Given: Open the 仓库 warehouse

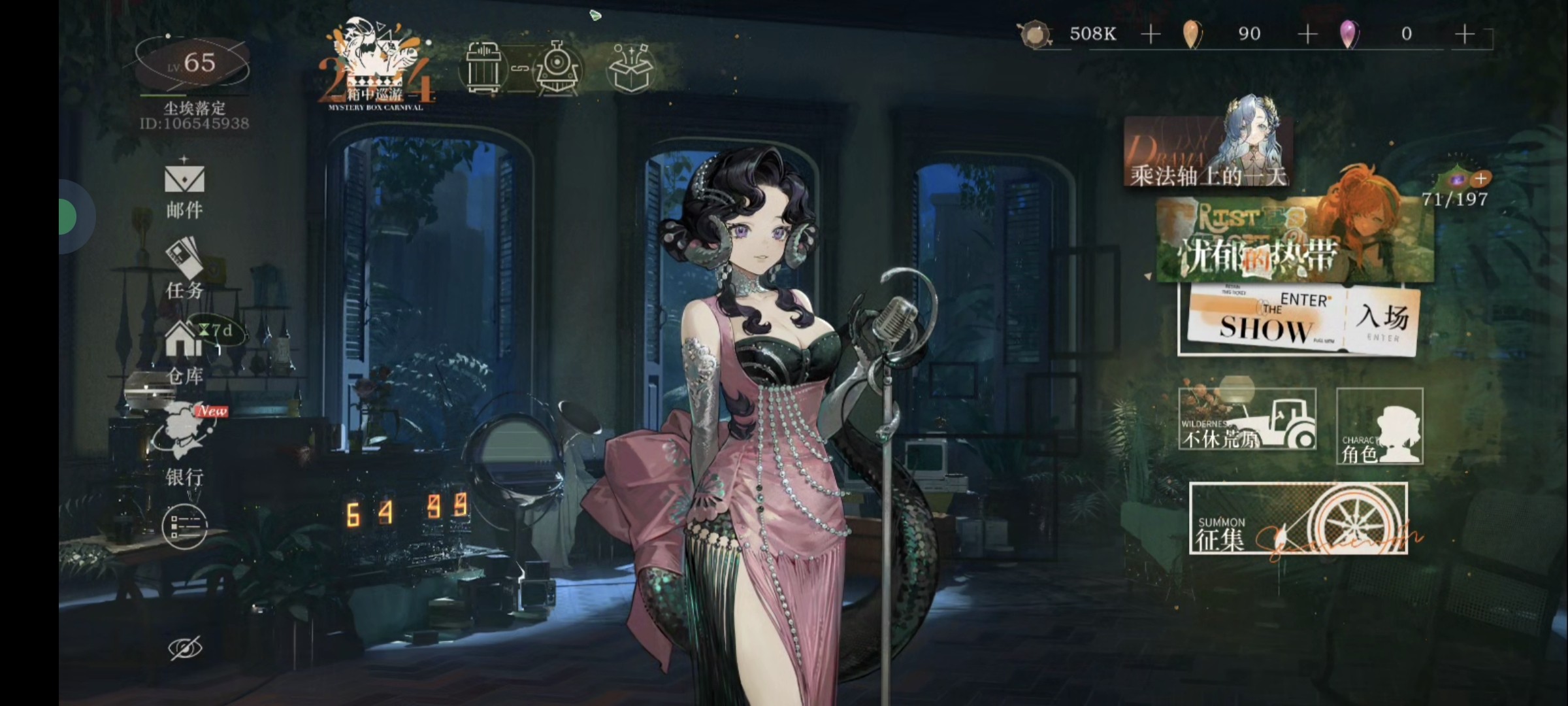Looking at the screenshot, I should [x=184, y=353].
